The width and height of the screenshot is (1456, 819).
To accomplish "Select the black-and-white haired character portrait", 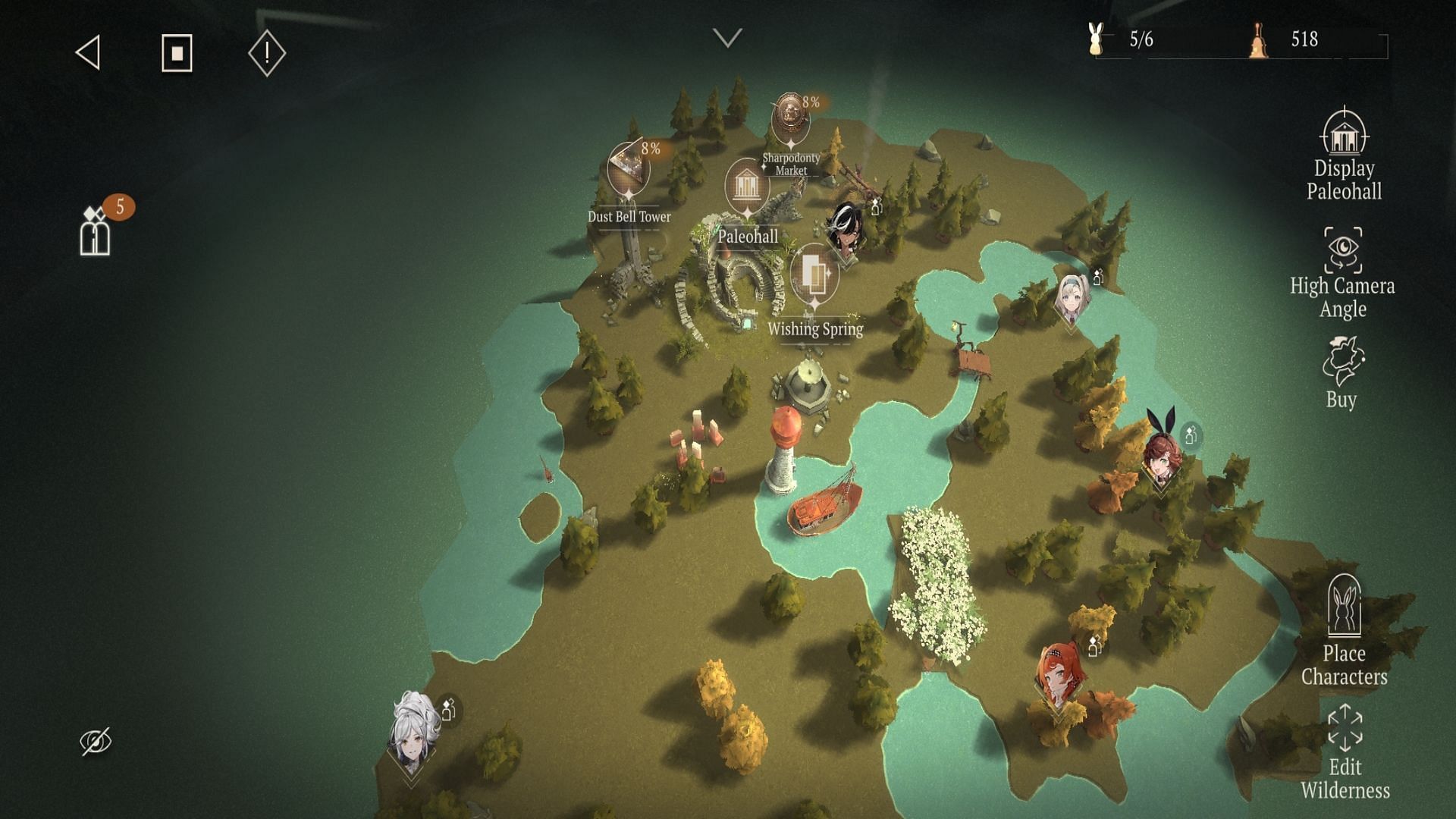I will point(846,227).
